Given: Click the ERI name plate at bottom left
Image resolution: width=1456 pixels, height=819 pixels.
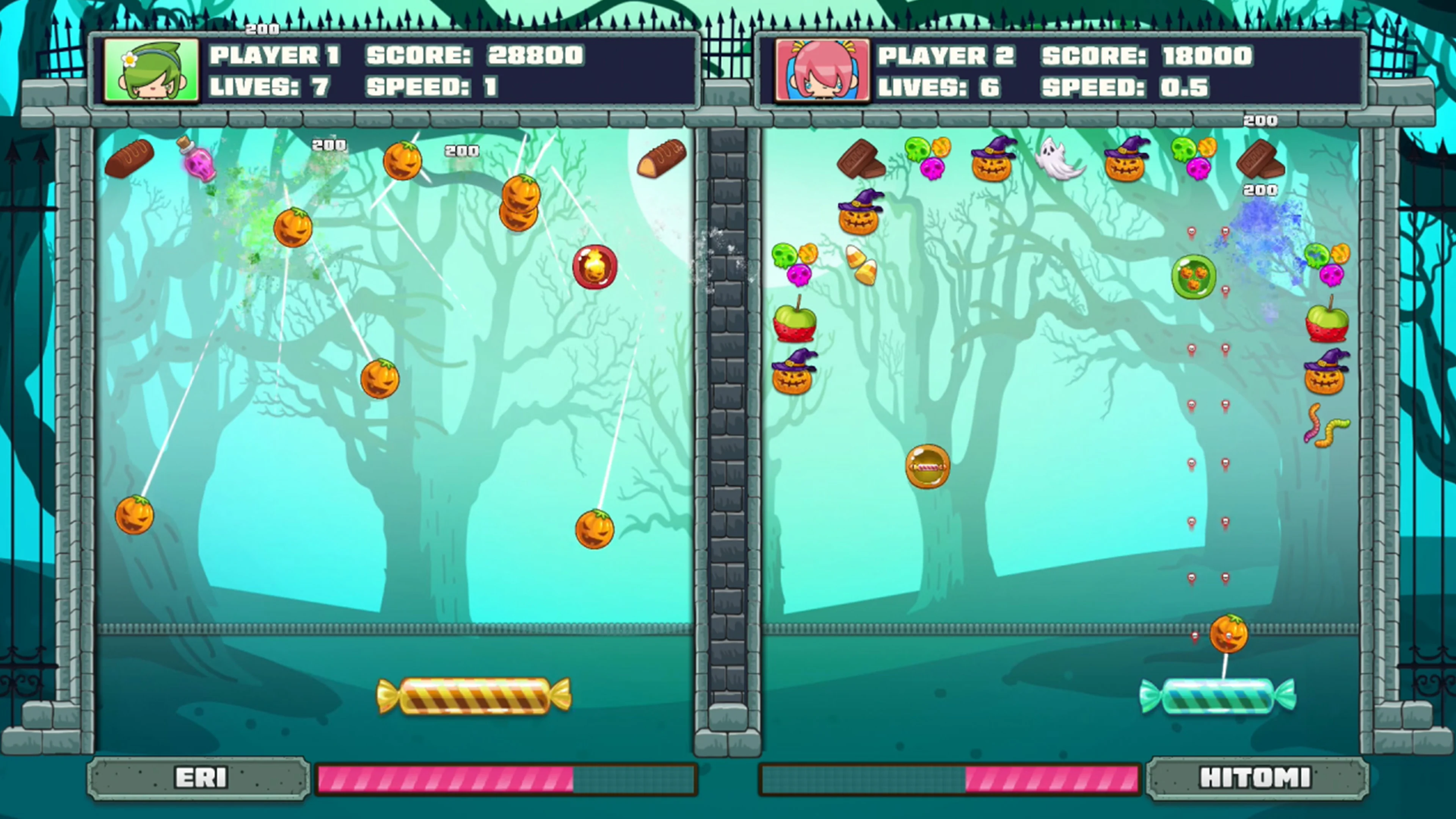Looking at the screenshot, I should pyautogui.click(x=198, y=777).
